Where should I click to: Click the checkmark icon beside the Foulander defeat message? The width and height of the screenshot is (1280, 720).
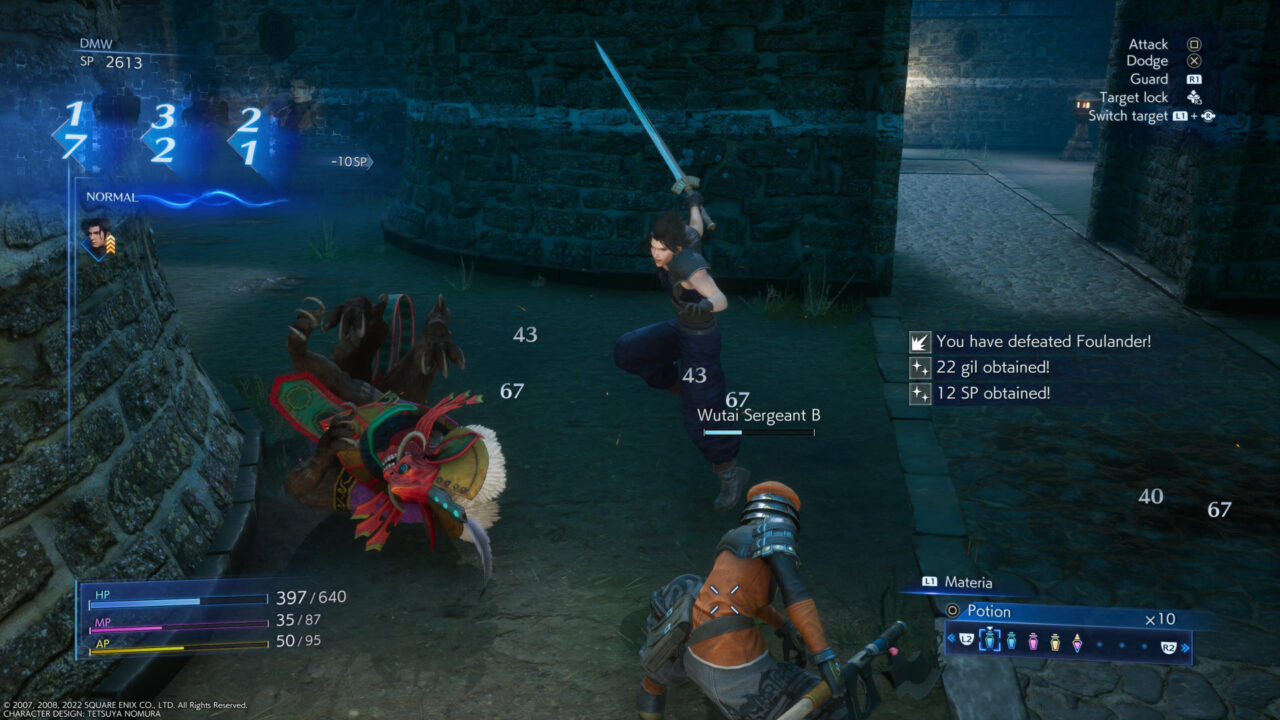pyautogui.click(x=919, y=341)
